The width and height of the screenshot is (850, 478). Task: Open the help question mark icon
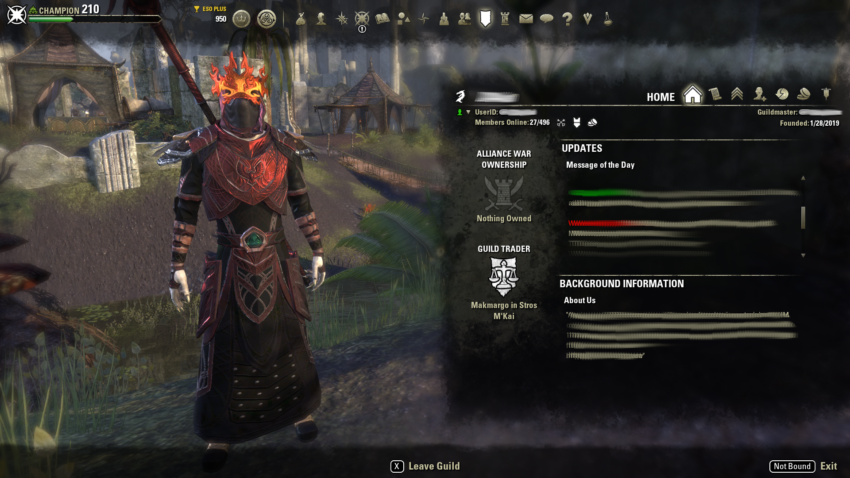(567, 18)
